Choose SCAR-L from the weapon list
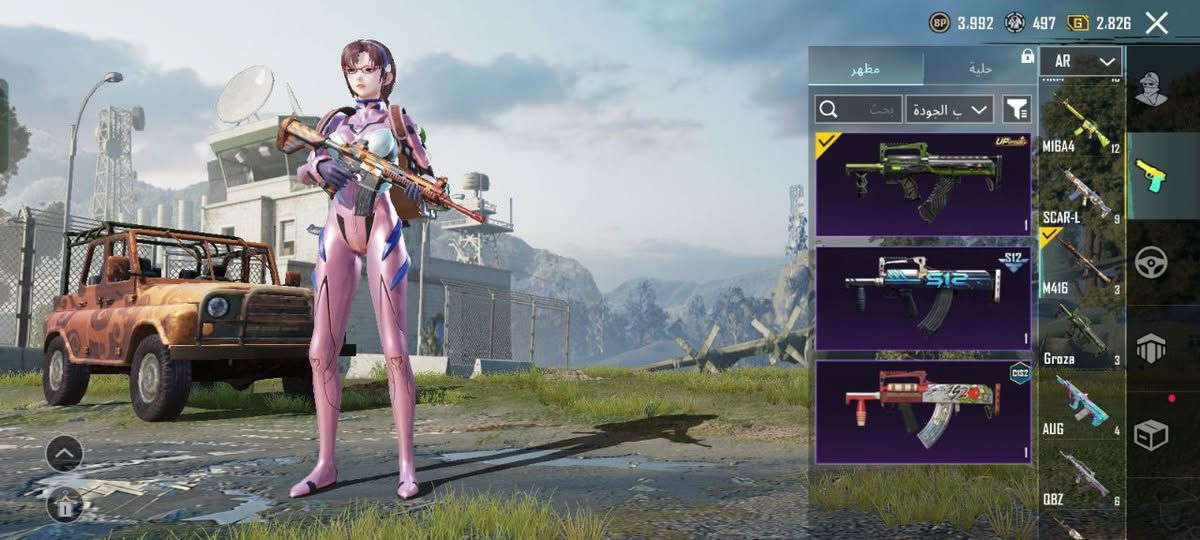This screenshot has width=1200, height=540. point(1082,197)
